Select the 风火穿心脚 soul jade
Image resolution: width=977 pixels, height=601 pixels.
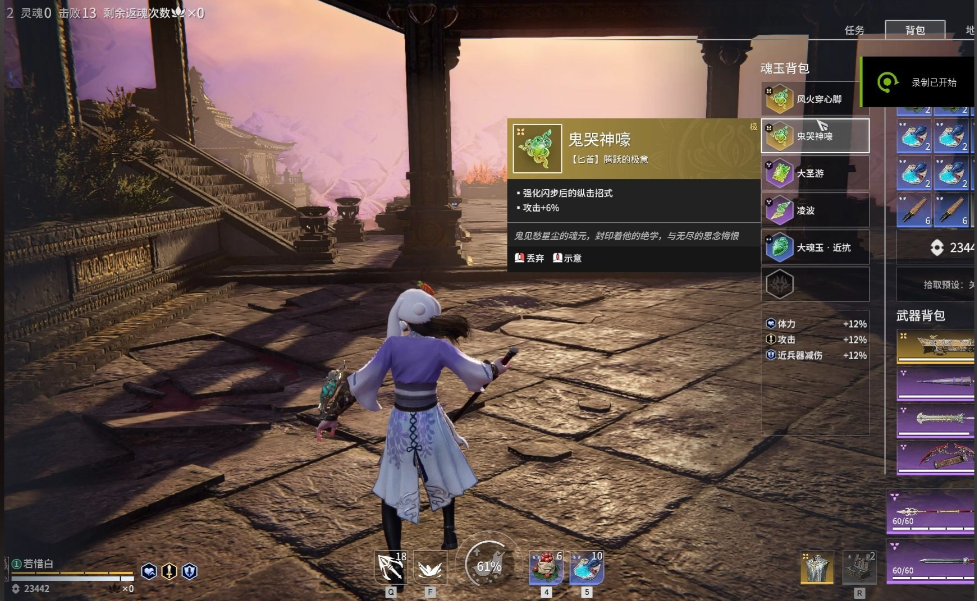point(815,99)
